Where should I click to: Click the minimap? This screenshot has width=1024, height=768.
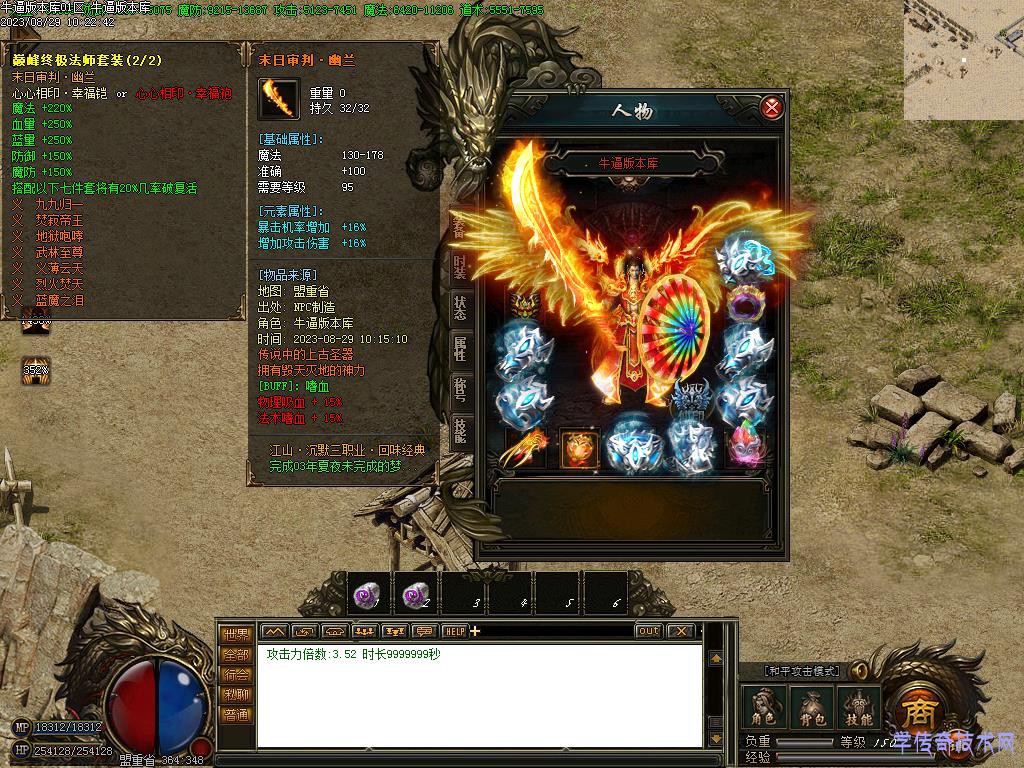(x=964, y=60)
